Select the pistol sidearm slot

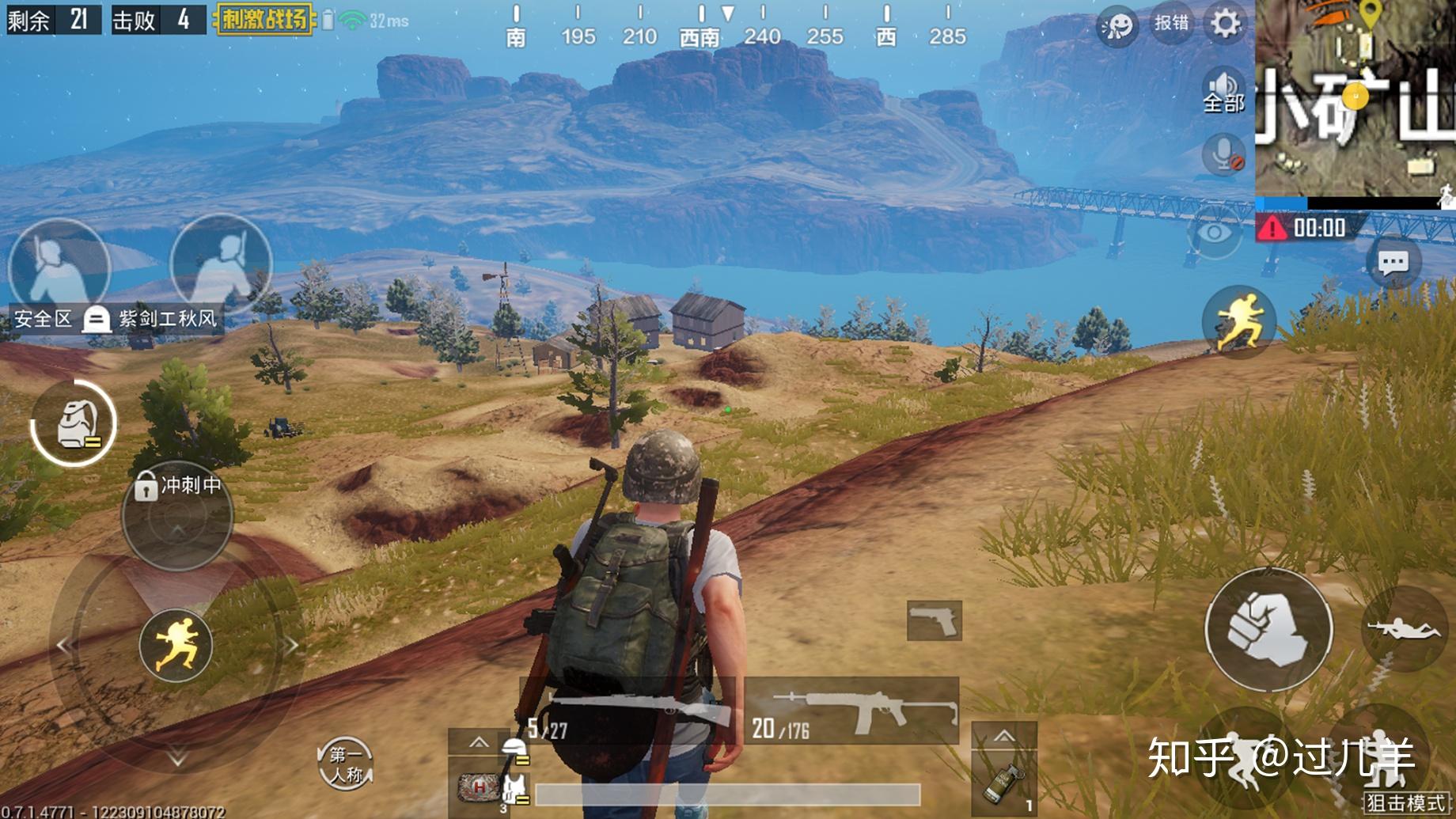pos(934,620)
